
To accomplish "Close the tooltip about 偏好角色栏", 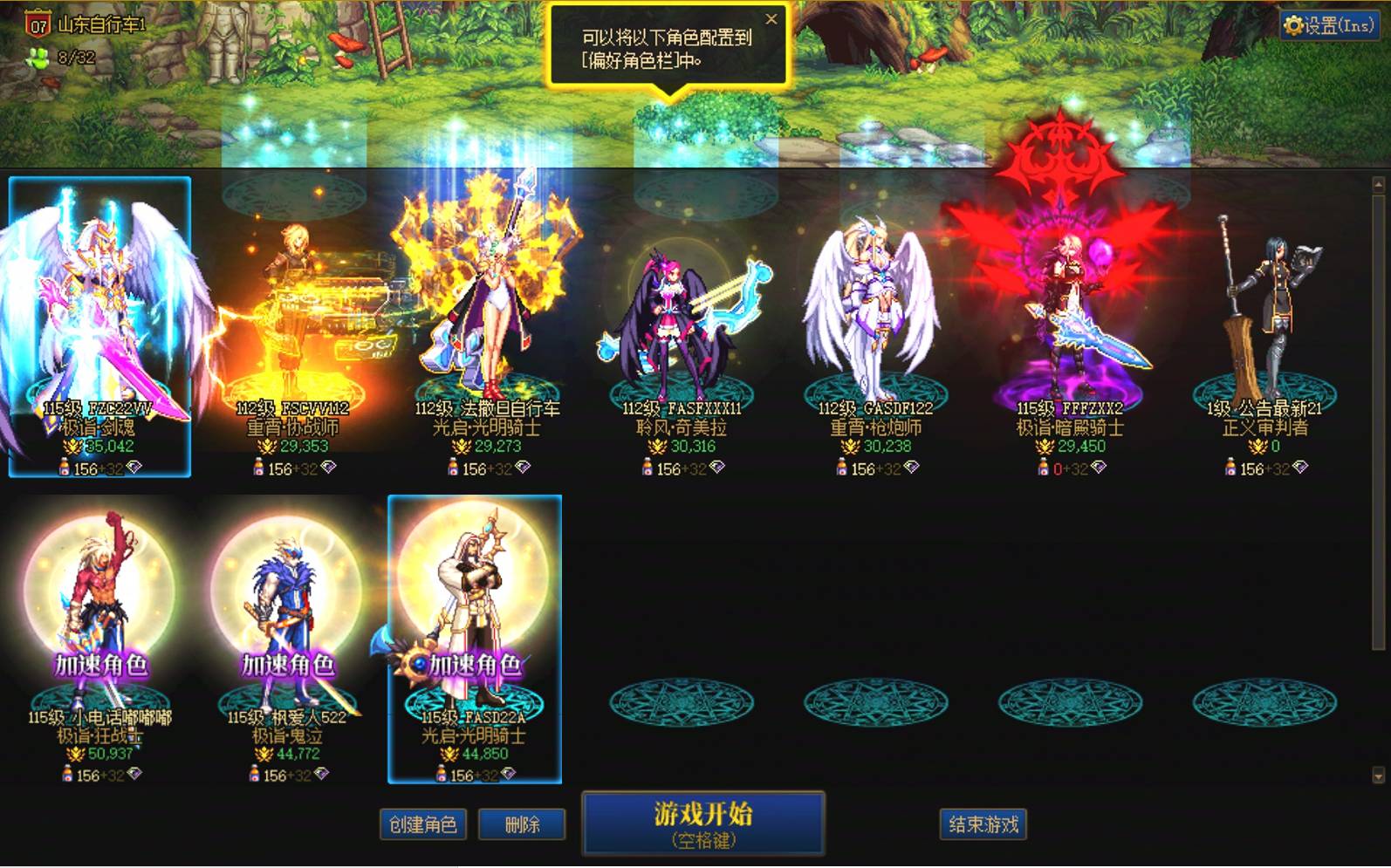I will (771, 19).
